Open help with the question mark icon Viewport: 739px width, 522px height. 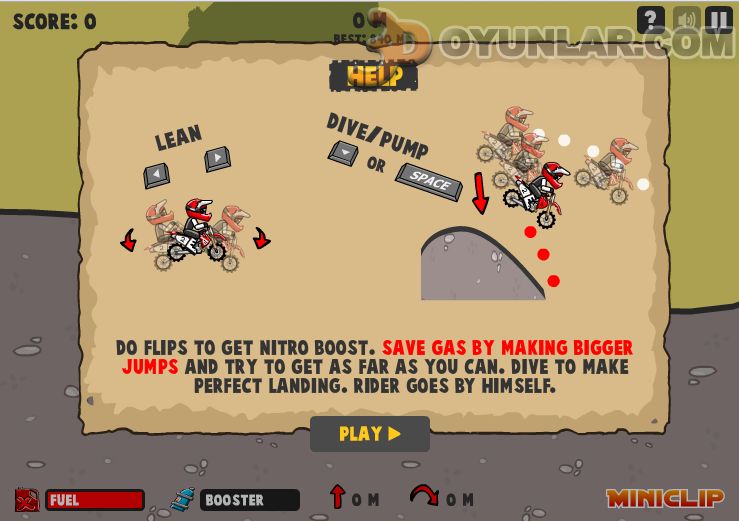(x=651, y=20)
